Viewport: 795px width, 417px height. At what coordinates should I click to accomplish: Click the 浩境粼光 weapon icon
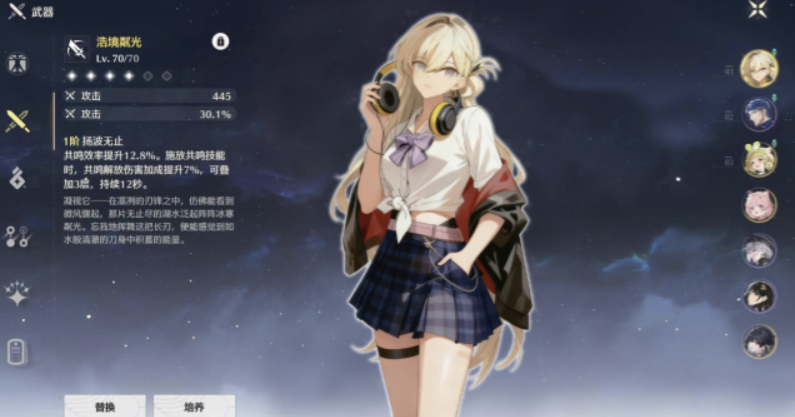click(77, 48)
